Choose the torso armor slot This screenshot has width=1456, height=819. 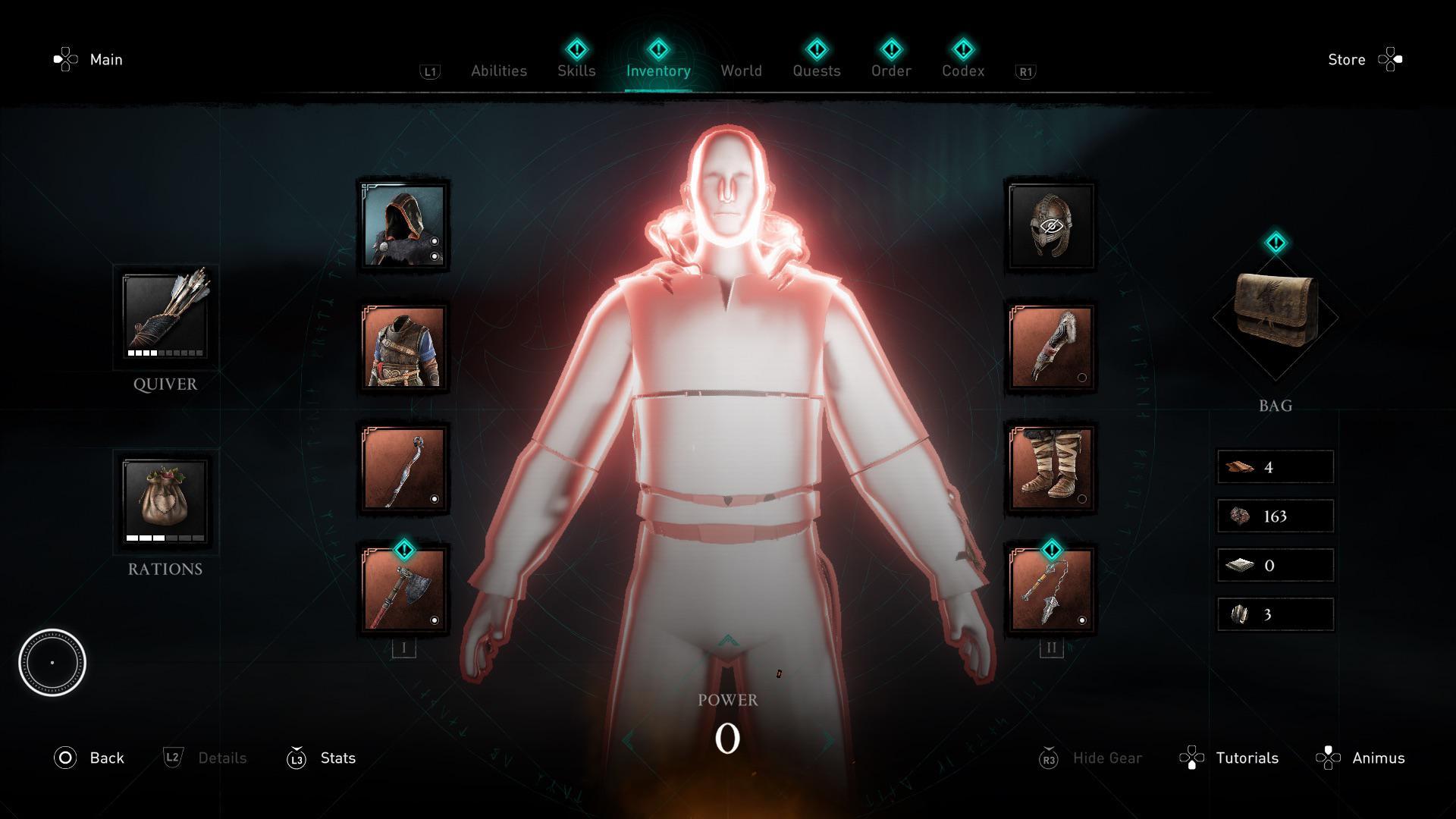point(403,347)
